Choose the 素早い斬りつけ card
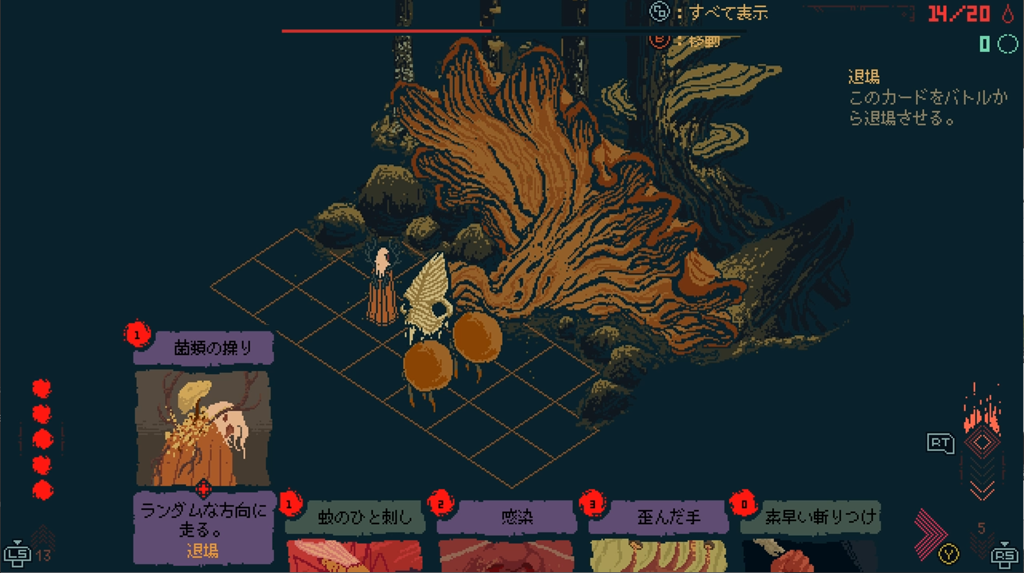The width and height of the screenshot is (1024, 573). (810, 536)
